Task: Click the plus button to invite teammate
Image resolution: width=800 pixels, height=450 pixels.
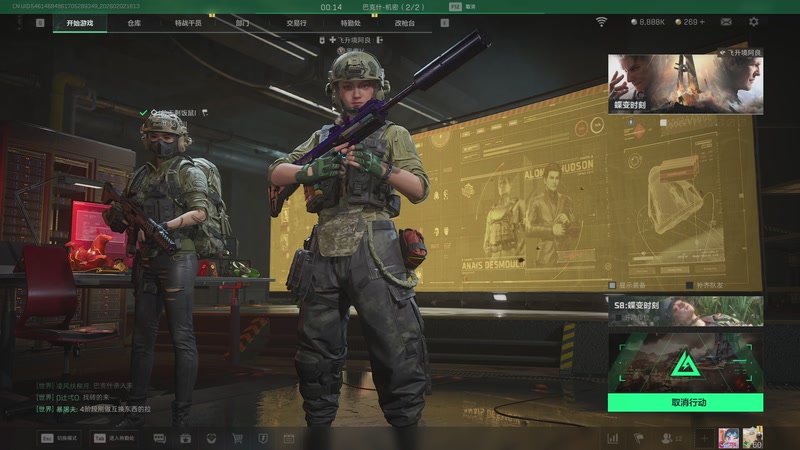Action: tap(703, 438)
